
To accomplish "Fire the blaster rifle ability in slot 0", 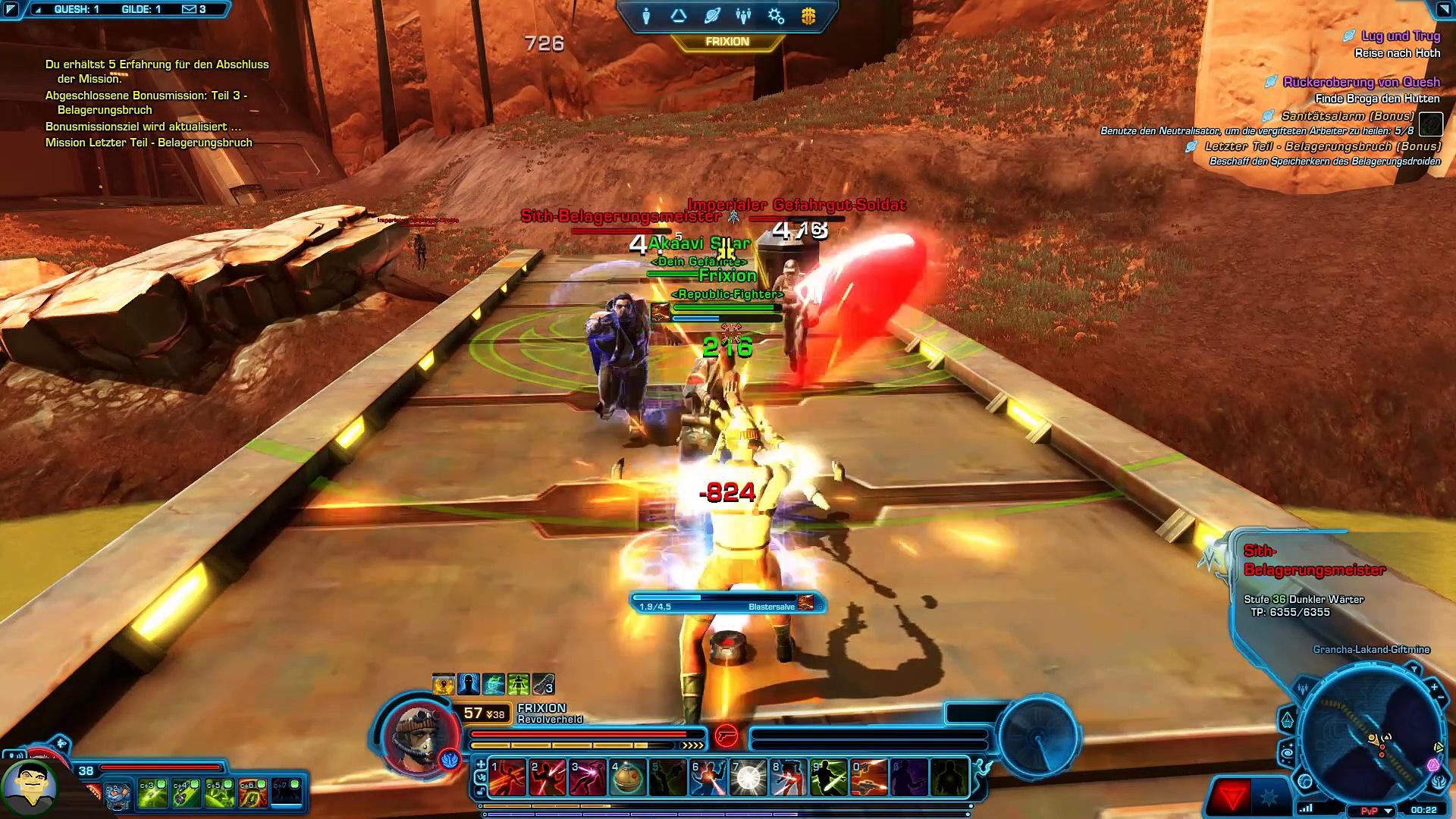I will (x=869, y=779).
